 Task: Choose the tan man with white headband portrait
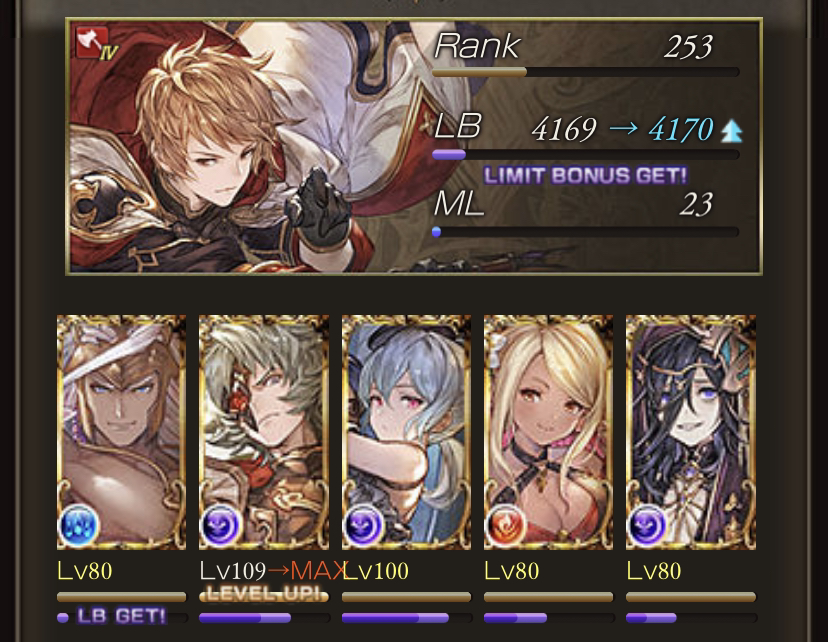[121, 431]
